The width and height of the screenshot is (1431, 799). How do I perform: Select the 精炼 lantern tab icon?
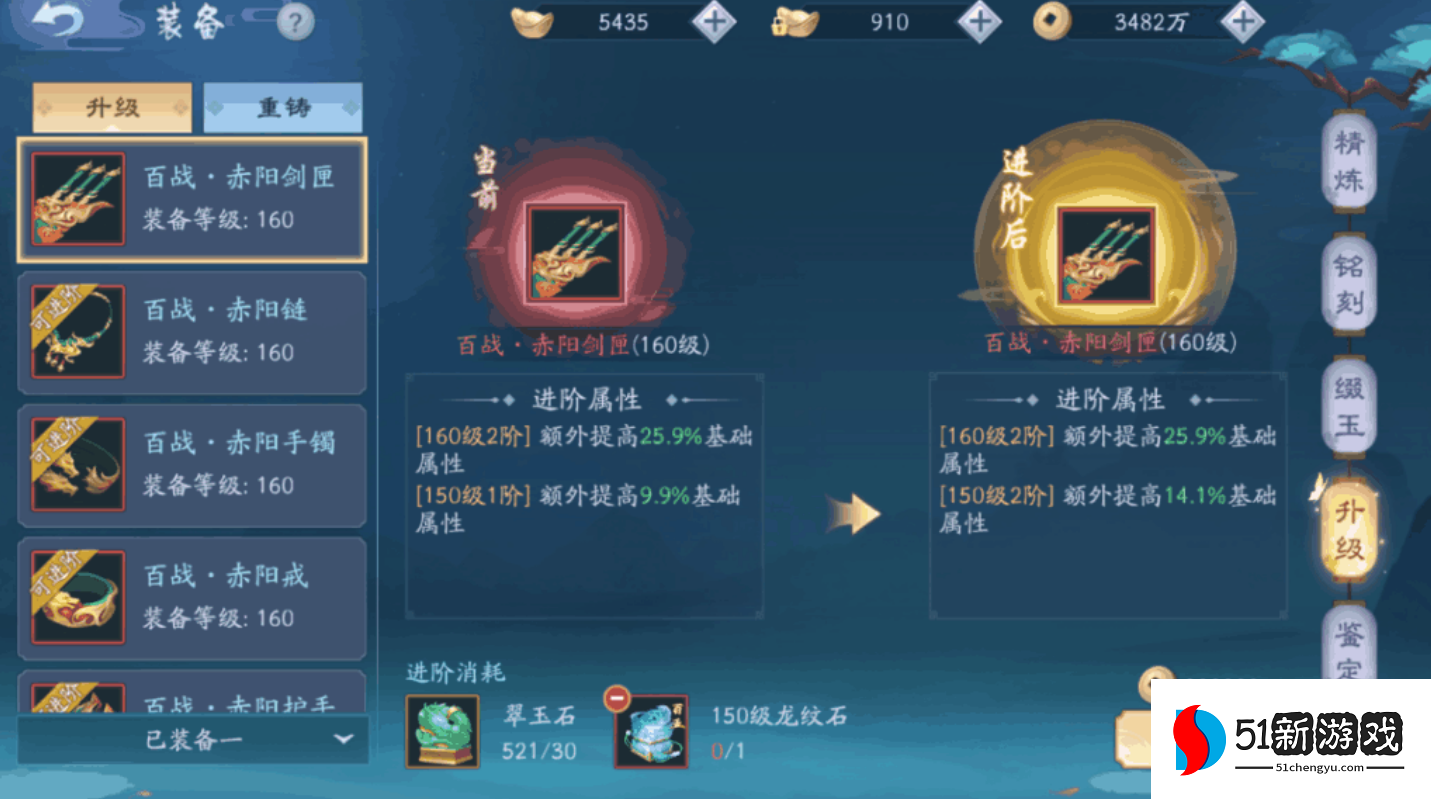(1350, 161)
